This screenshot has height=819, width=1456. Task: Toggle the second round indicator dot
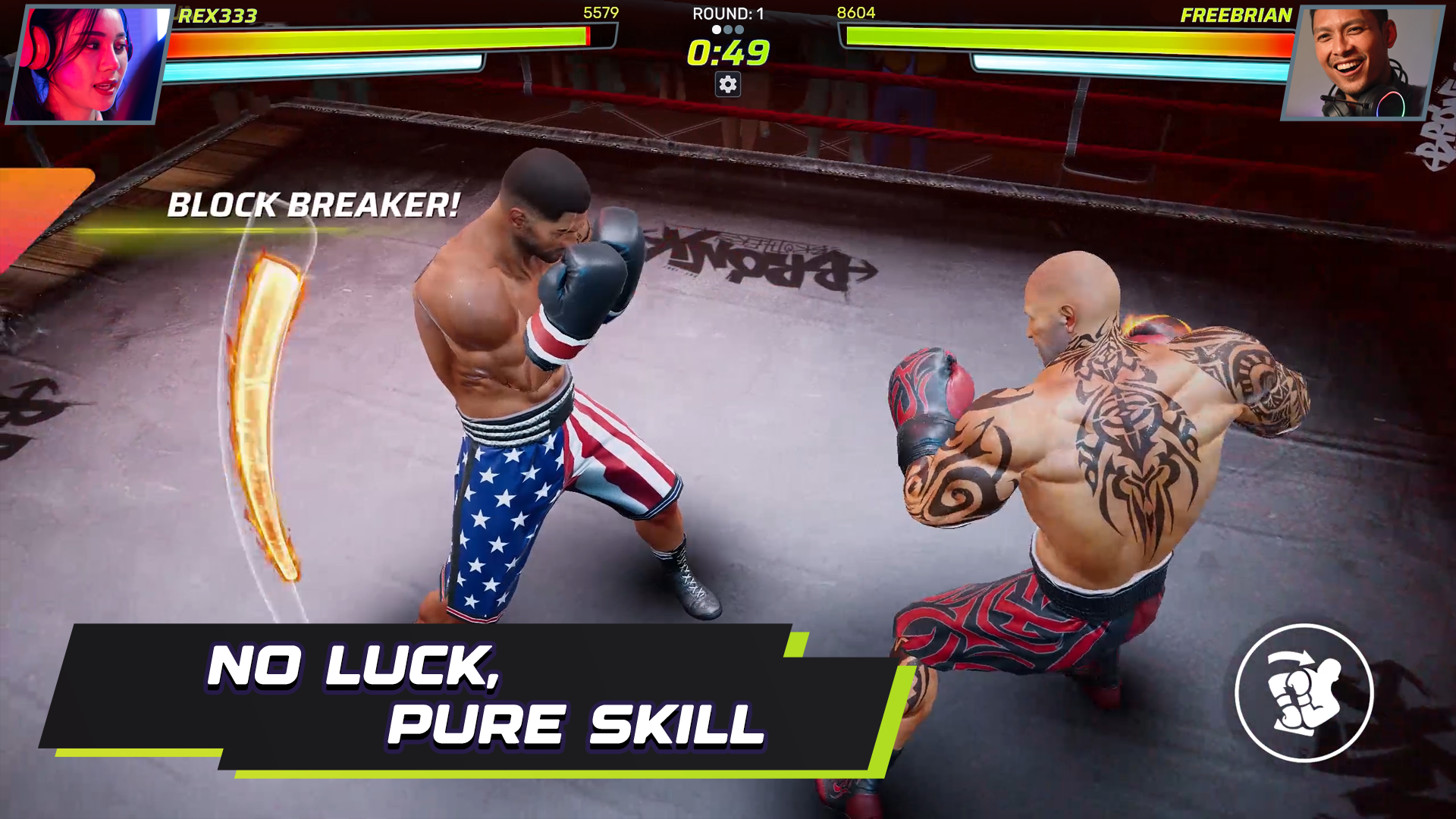(x=728, y=29)
